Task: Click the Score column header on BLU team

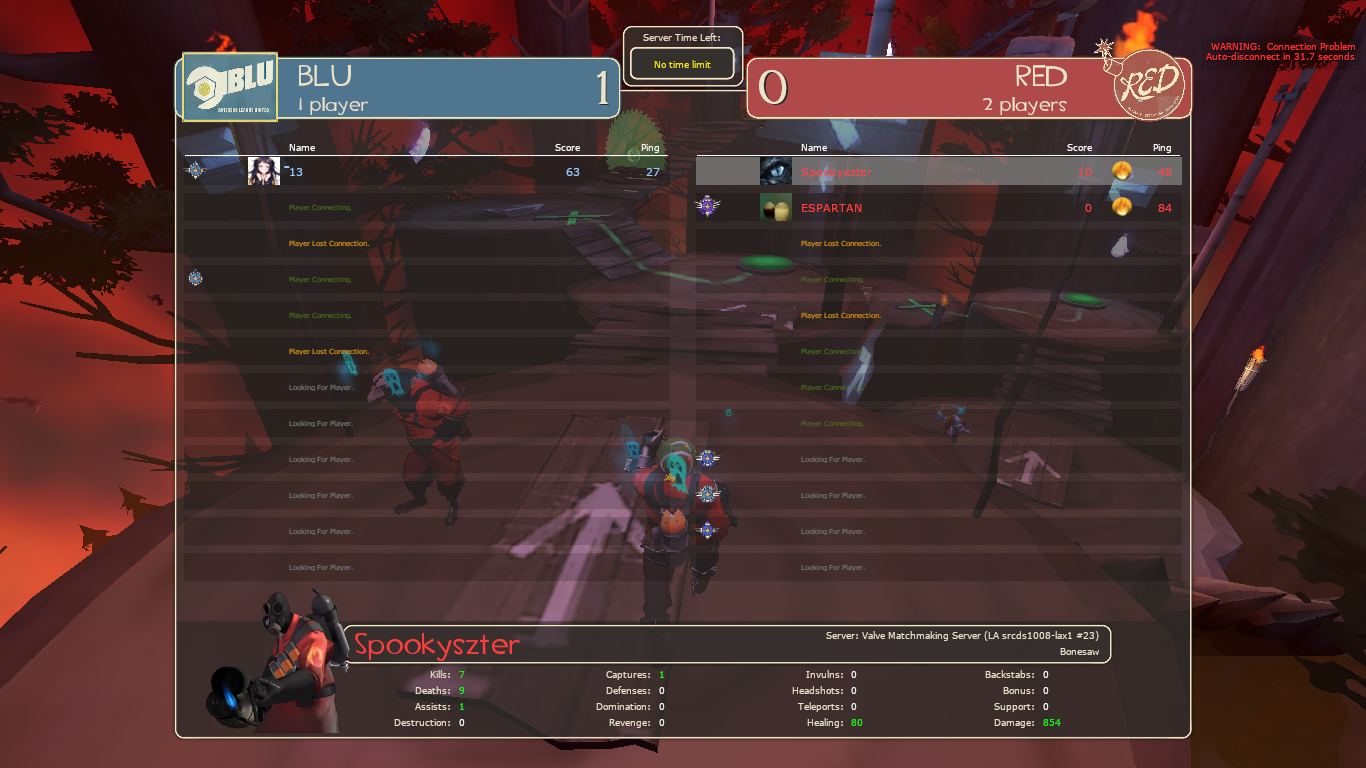Action: 567,147
